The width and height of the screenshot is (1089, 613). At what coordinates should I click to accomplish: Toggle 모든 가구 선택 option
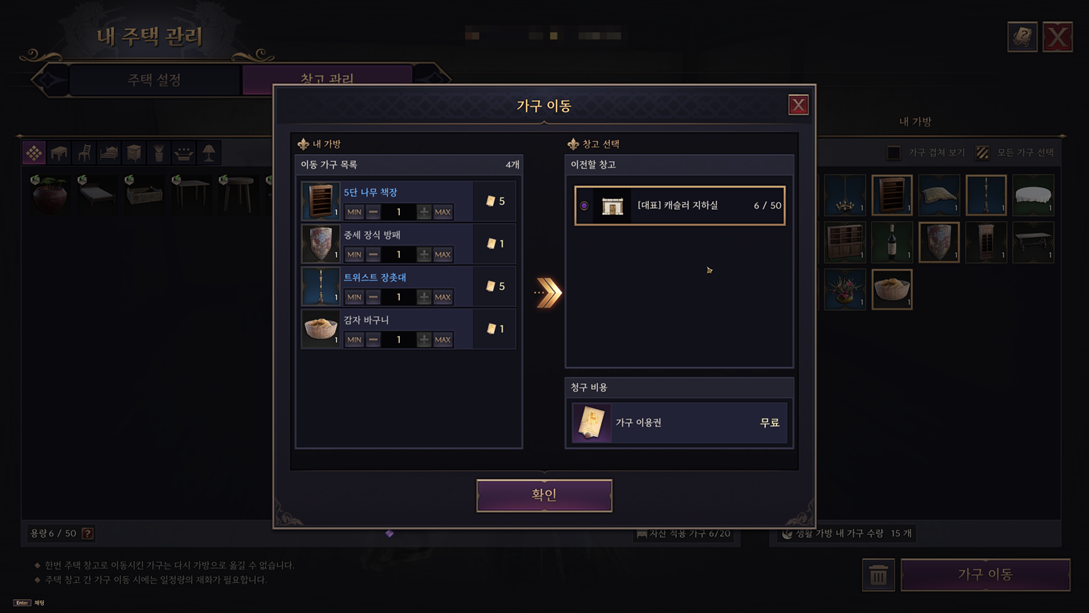(983, 153)
